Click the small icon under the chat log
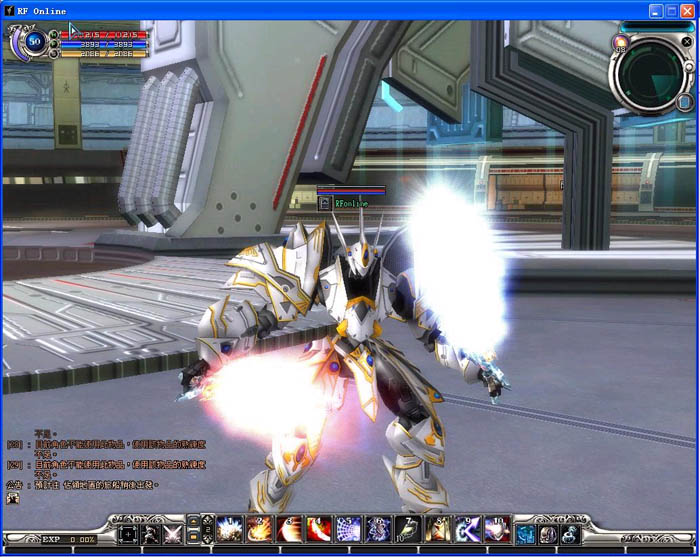The width and height of the screenshot is (700, 557). coord(14,497)
